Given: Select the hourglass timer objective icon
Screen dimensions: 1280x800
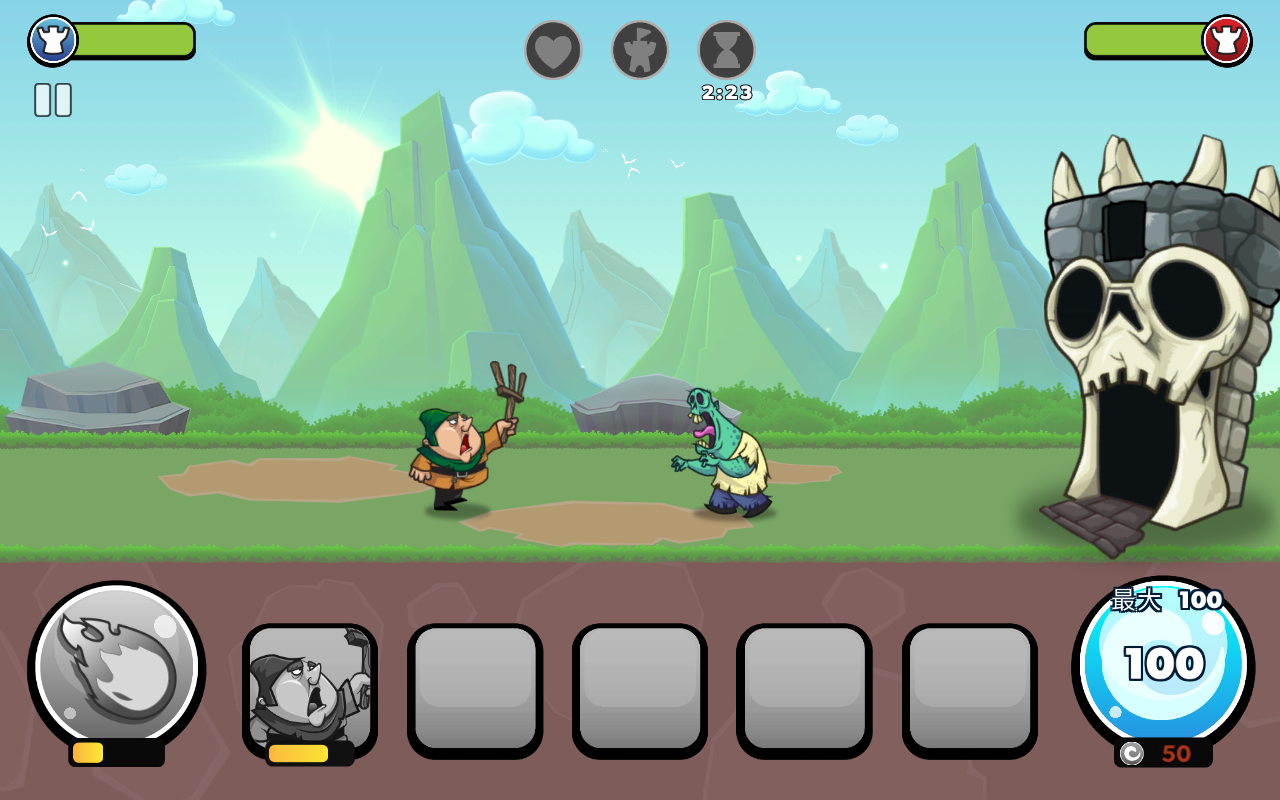Looking at the screenshot, I should point(726,50).
